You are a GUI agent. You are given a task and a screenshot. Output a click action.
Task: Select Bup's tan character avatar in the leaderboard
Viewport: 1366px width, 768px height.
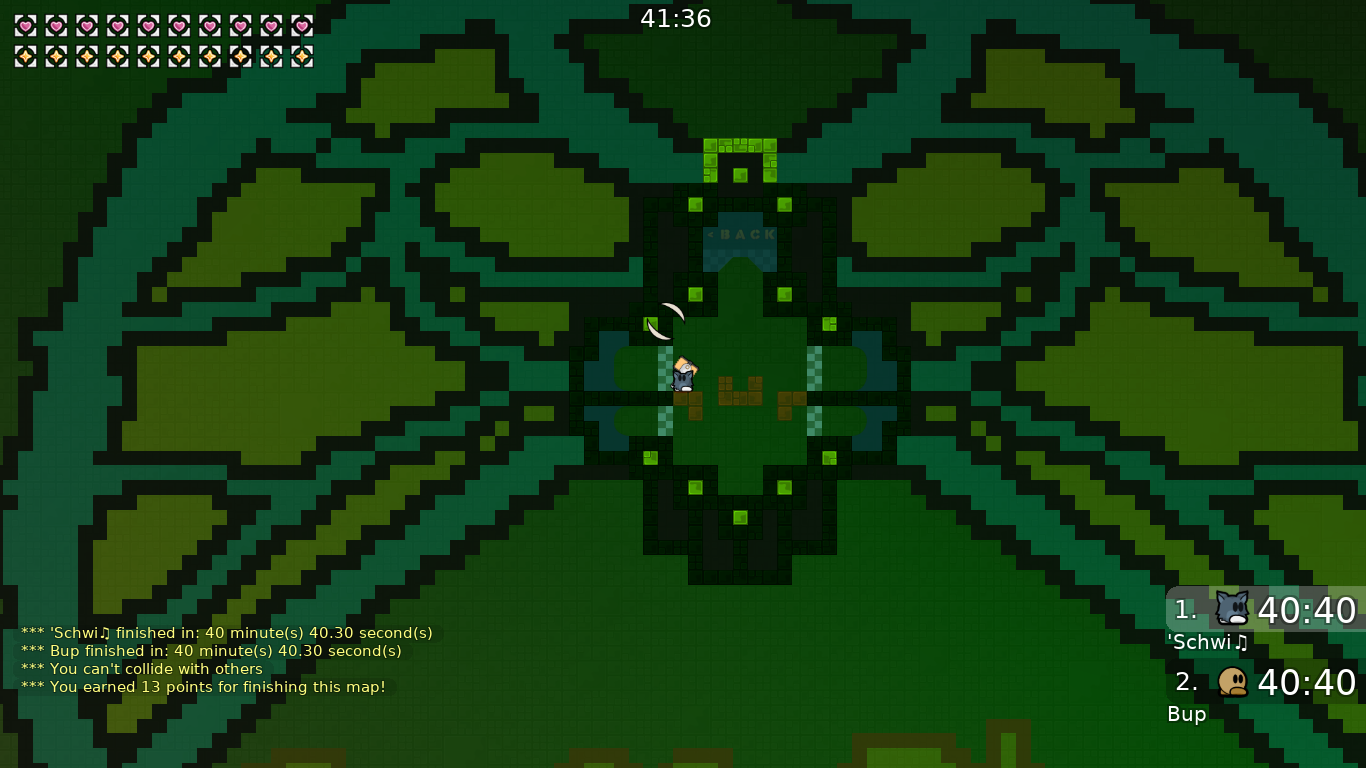pyautogui.click(x=1232, y=683)
